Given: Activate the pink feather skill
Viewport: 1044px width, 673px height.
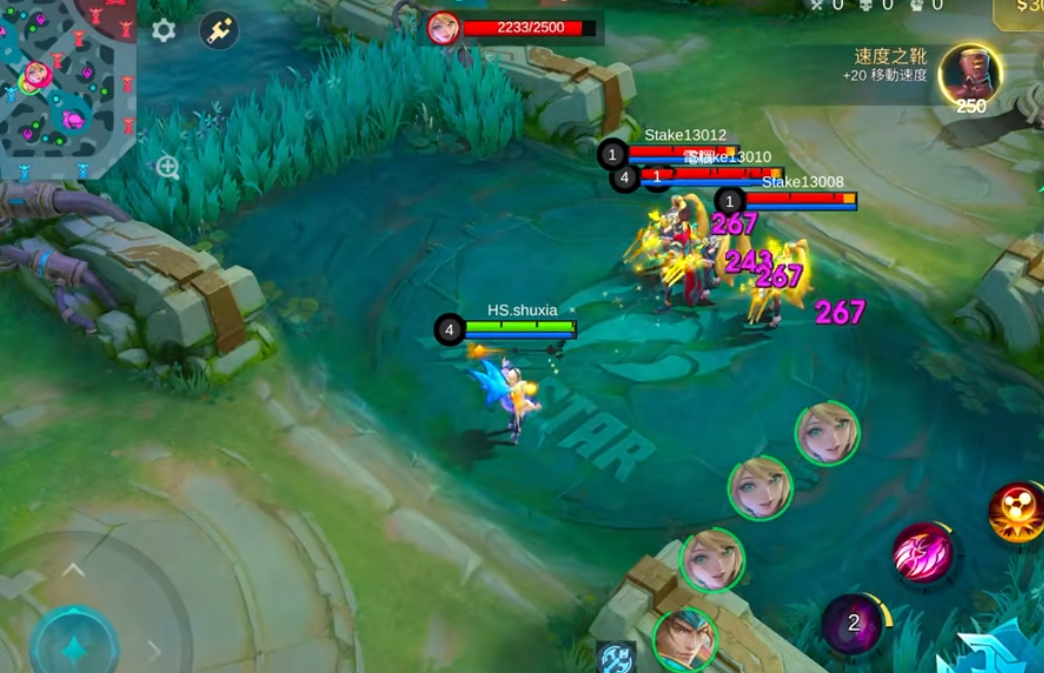Looking at the screenshot, I should (922, 552).
